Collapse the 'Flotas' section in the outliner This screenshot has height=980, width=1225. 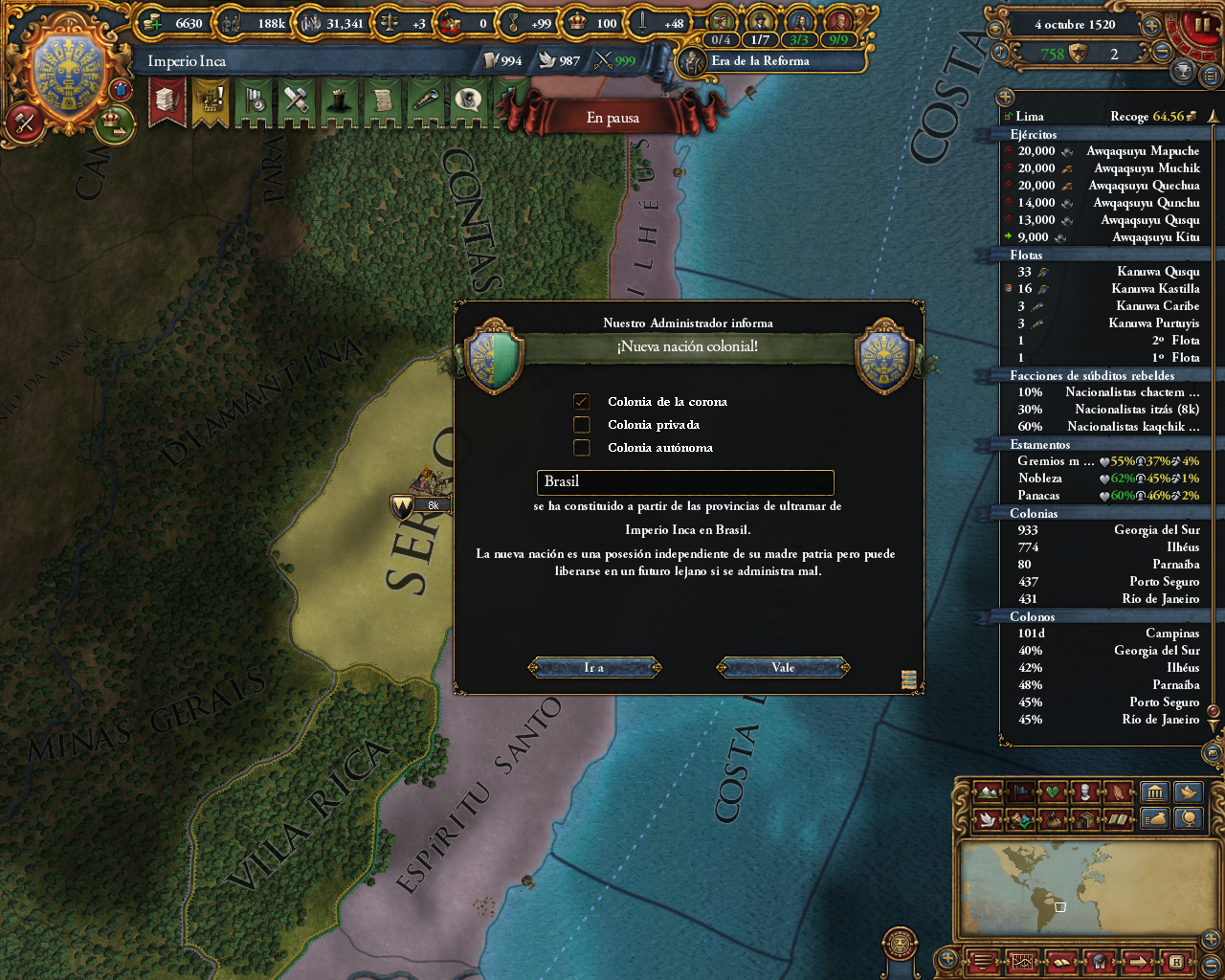pos(1024,256)
